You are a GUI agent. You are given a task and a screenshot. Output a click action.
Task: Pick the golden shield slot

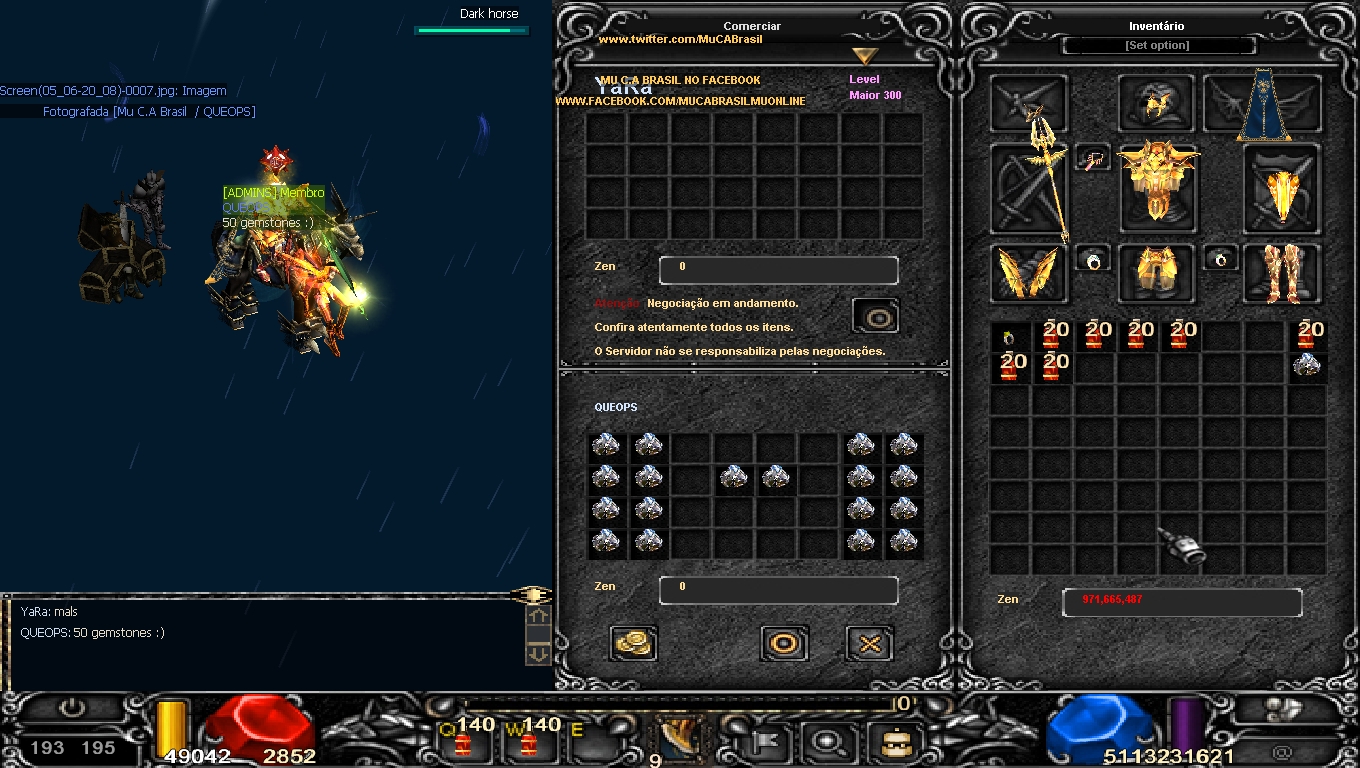[x=1281, y=189]
